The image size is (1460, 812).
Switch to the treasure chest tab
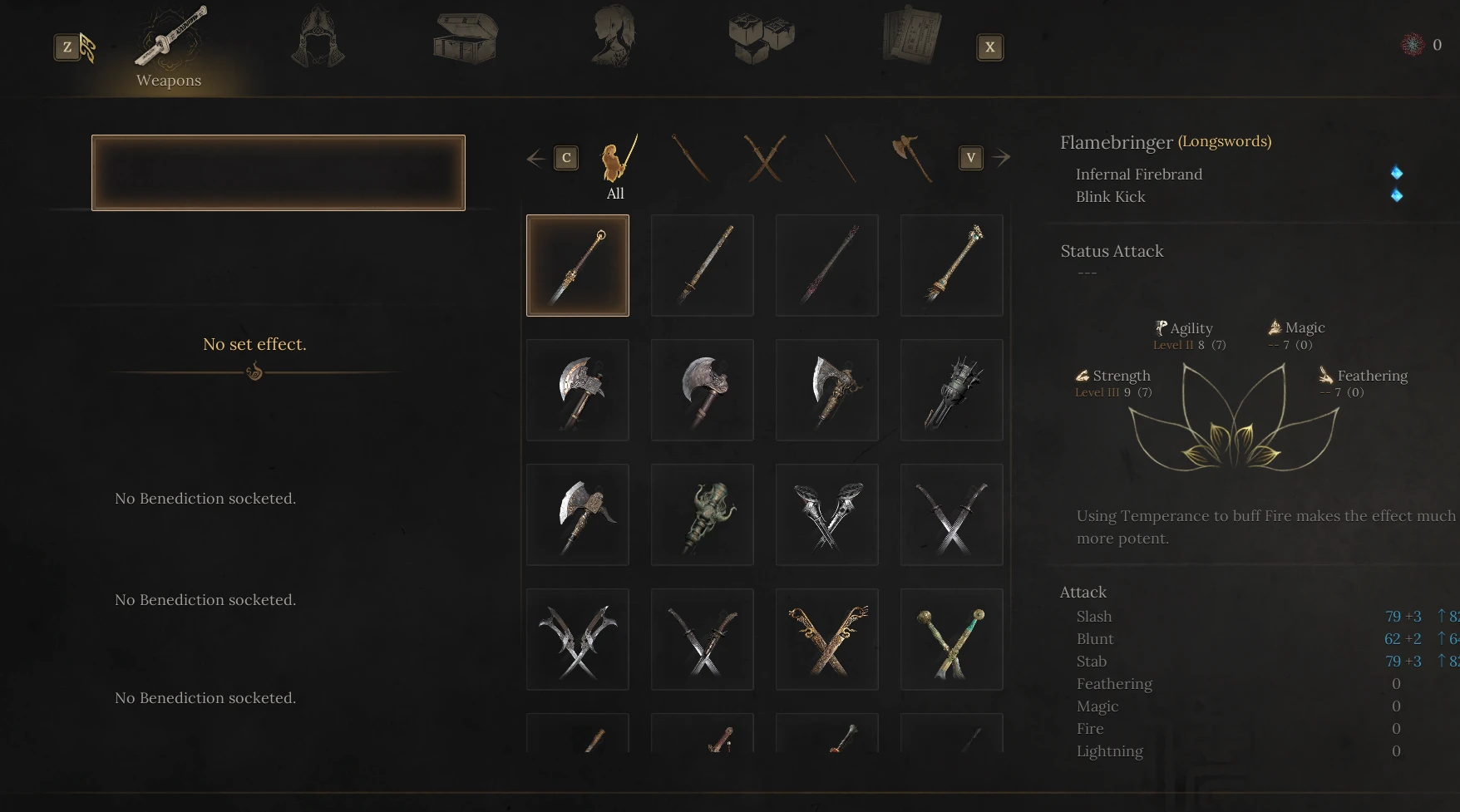[466, 37]
